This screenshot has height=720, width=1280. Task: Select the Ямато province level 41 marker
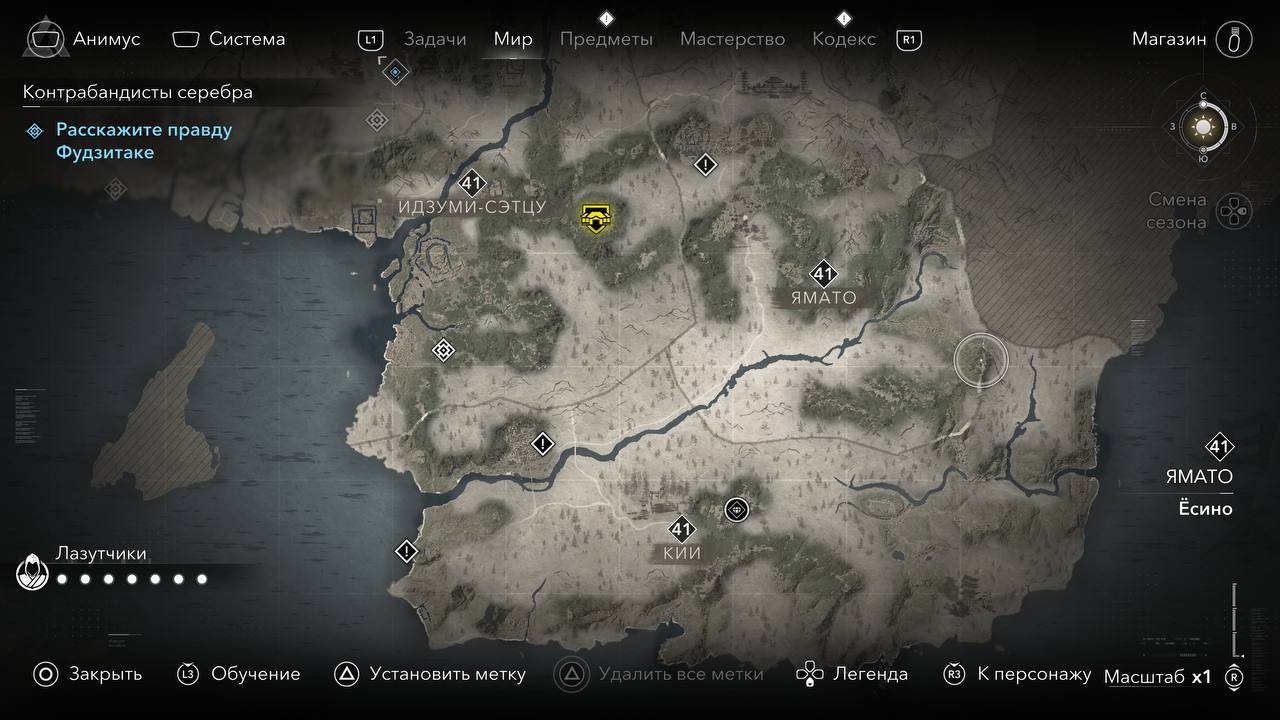click(x=823, y=274)
